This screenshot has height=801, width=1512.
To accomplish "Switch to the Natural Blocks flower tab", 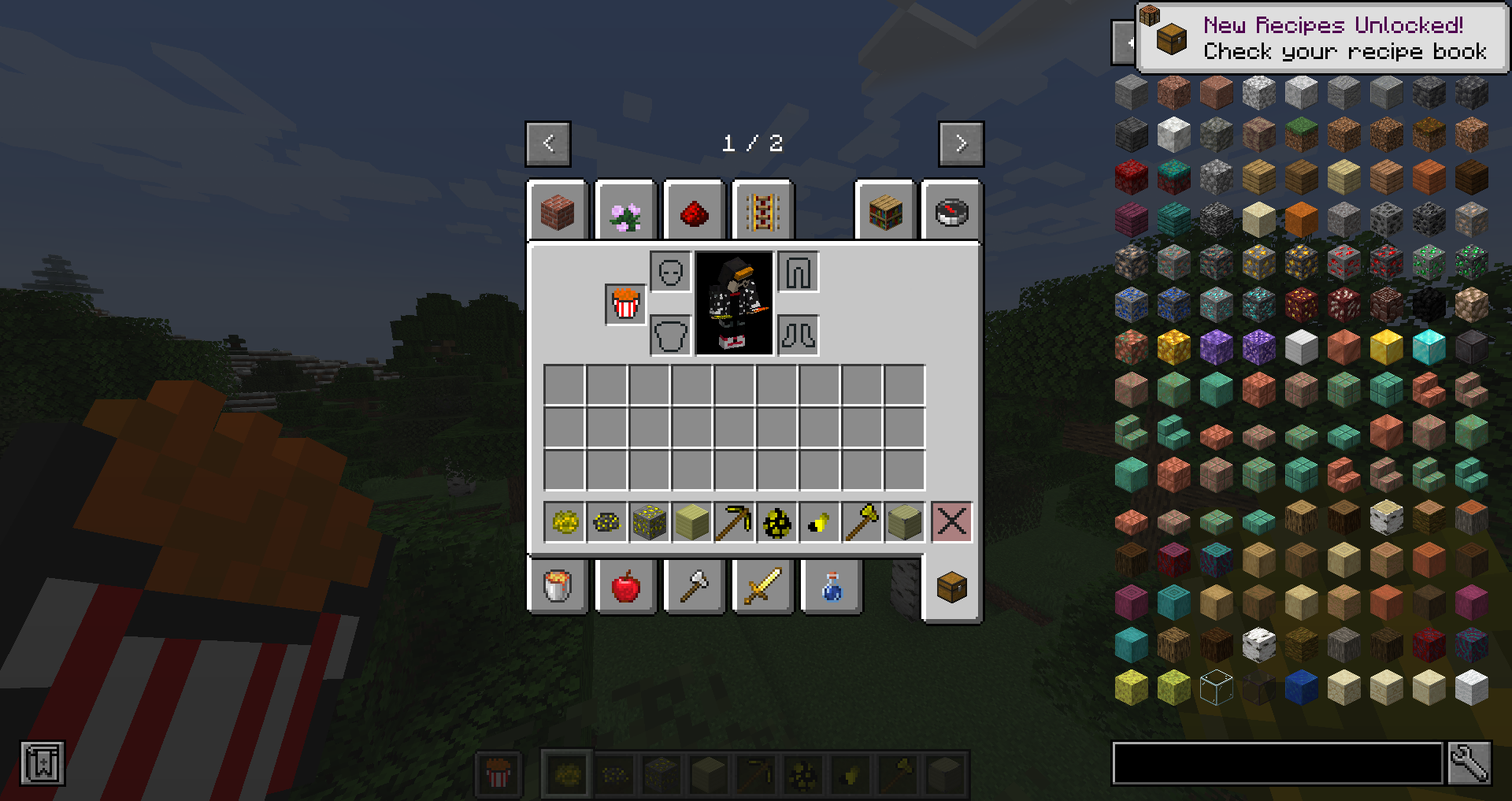I will [625, 211].
